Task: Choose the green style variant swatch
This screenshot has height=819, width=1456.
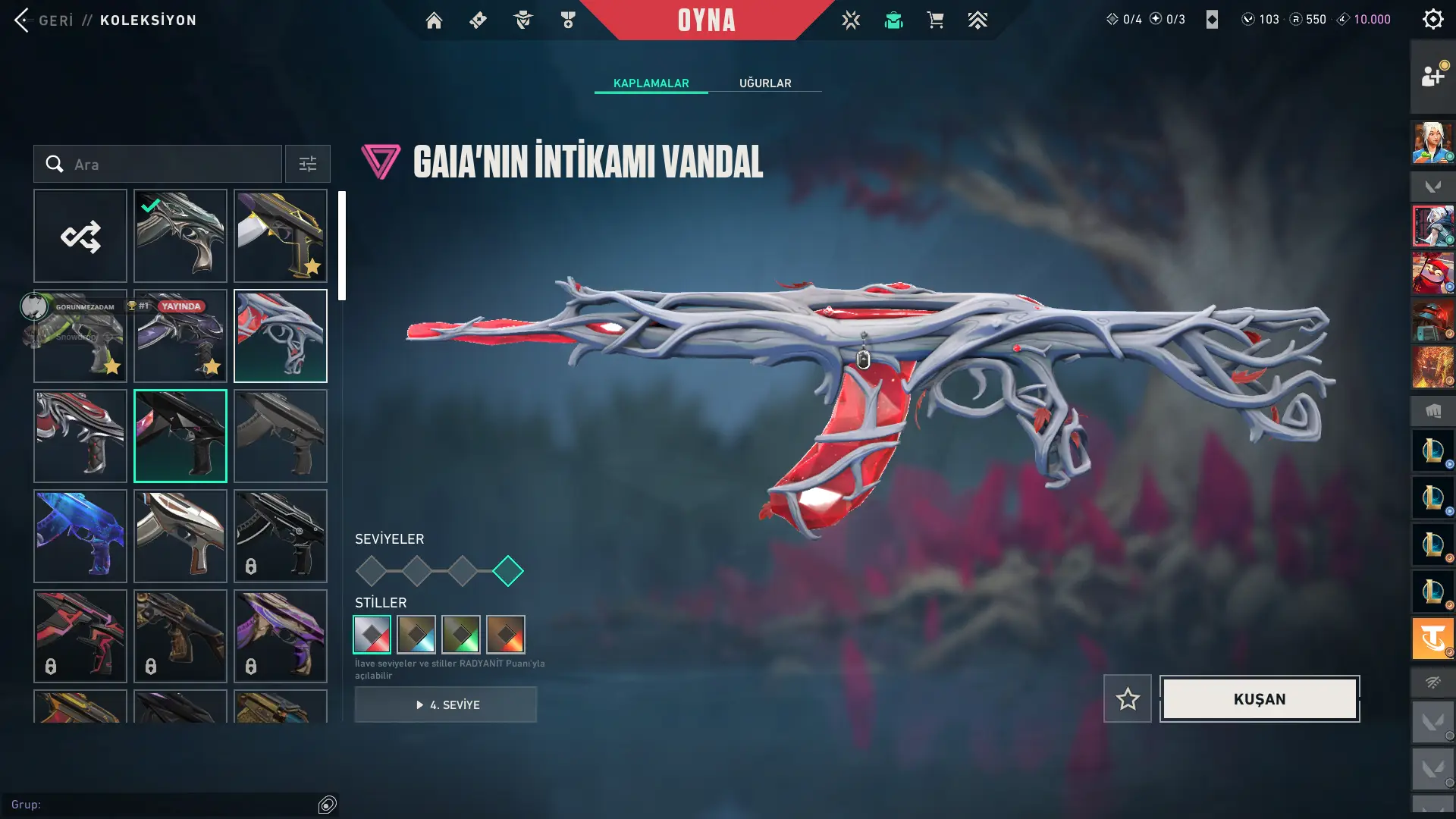Action: click(461, 635)
